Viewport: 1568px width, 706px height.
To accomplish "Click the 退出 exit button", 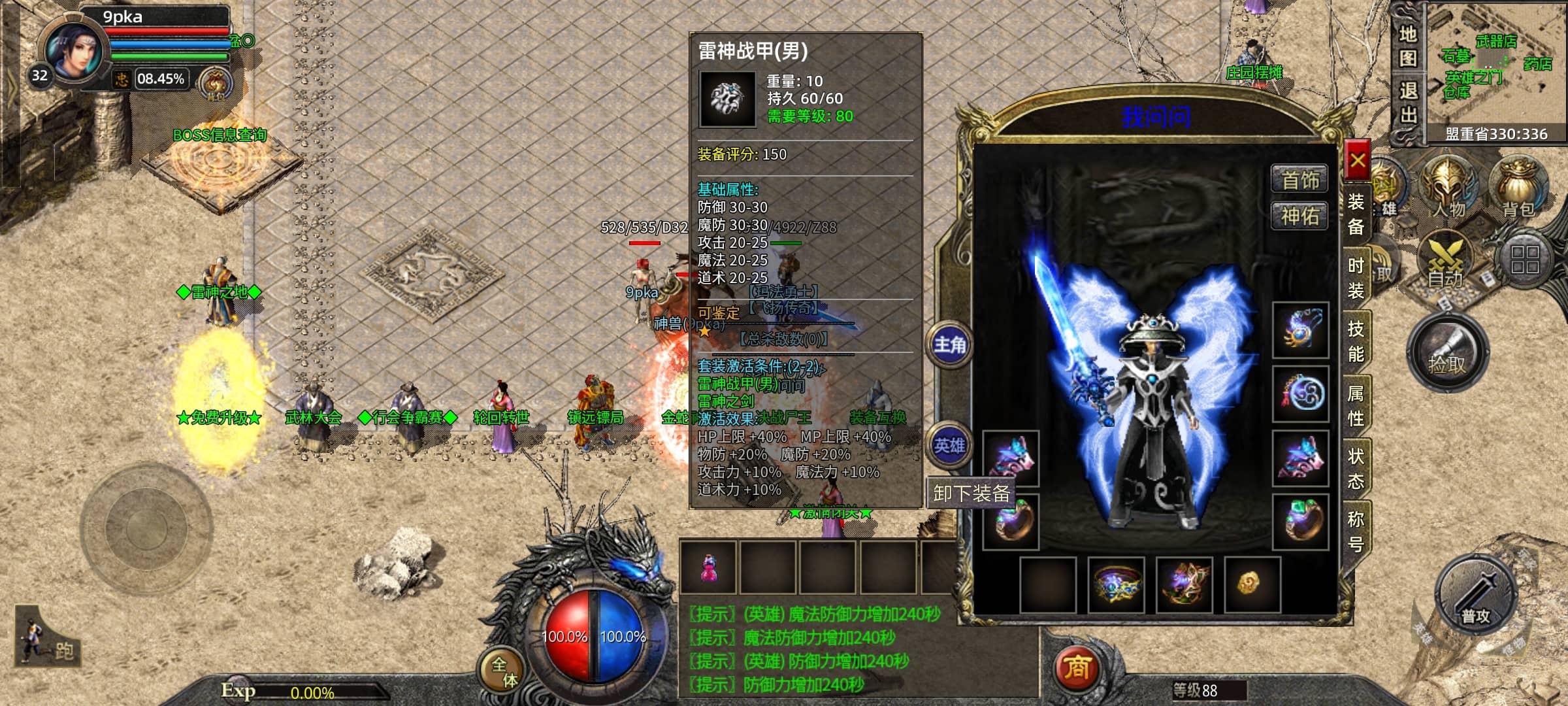I will 1408,103.
